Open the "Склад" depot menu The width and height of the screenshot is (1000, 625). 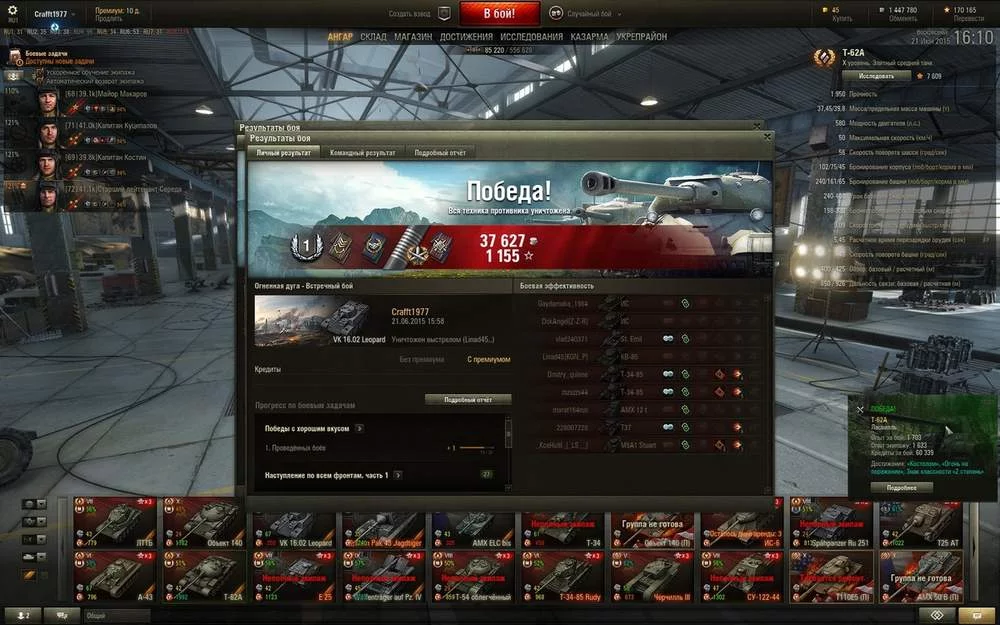373,37
